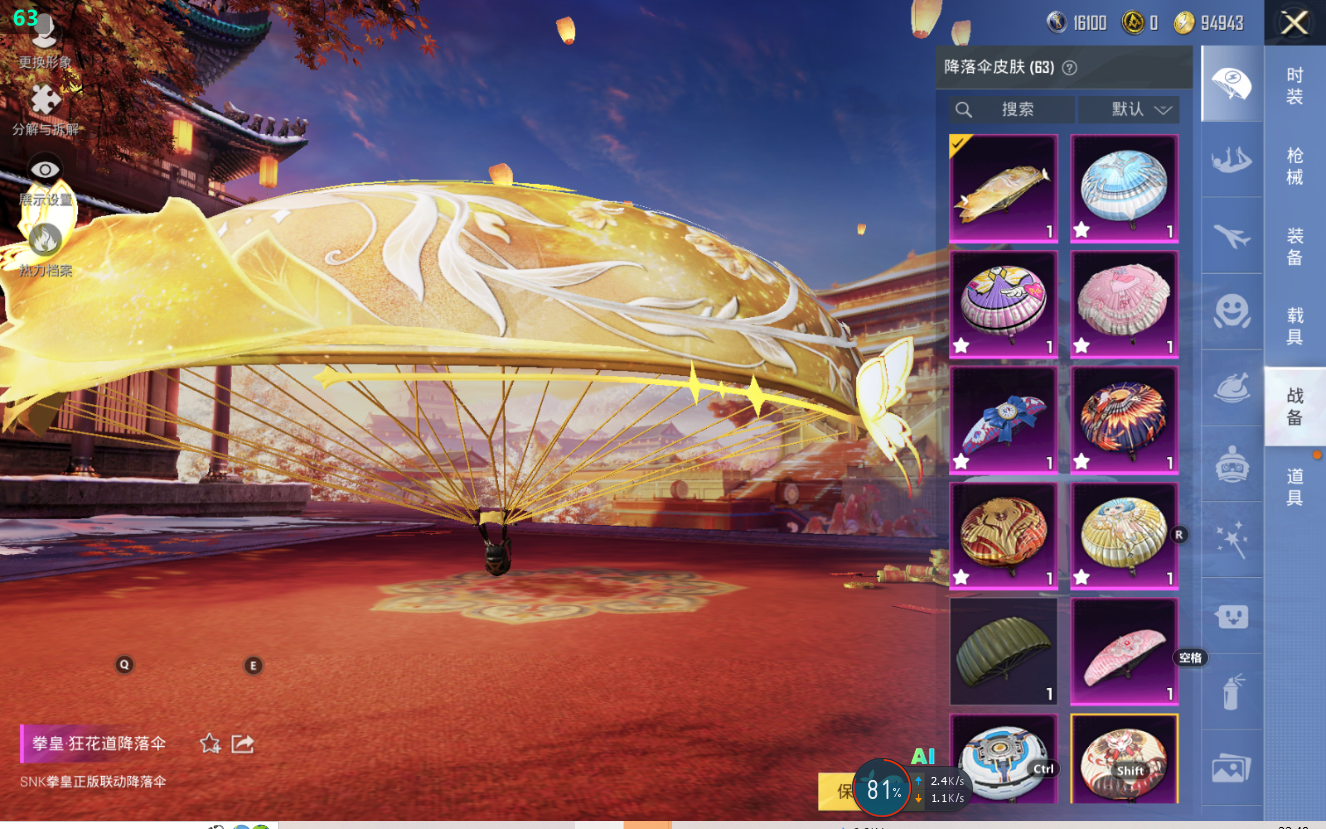This screenshot has width=1326, height=829.
Task: Click the 搜索 search field
Action: coord(1011,110)
